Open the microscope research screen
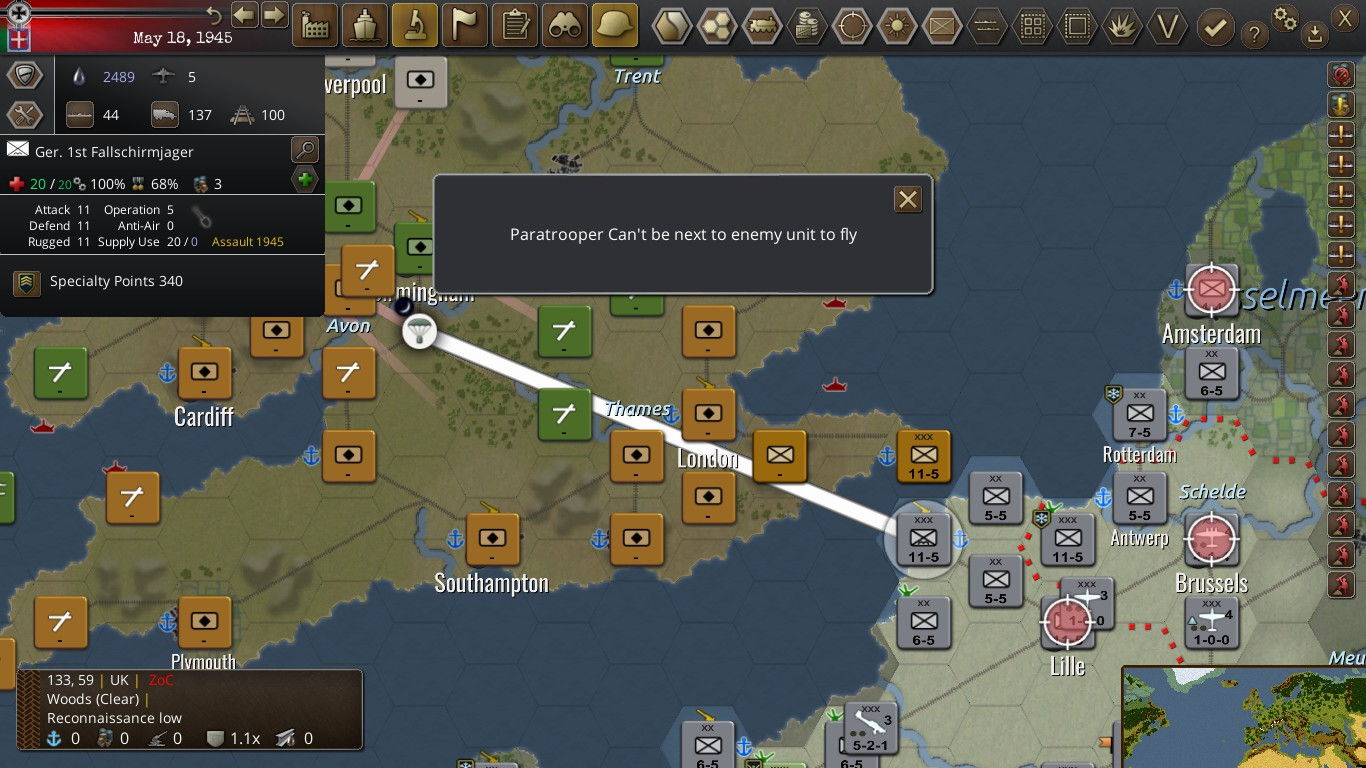This screenshot has width=1366, height=768. coord(415,24)
